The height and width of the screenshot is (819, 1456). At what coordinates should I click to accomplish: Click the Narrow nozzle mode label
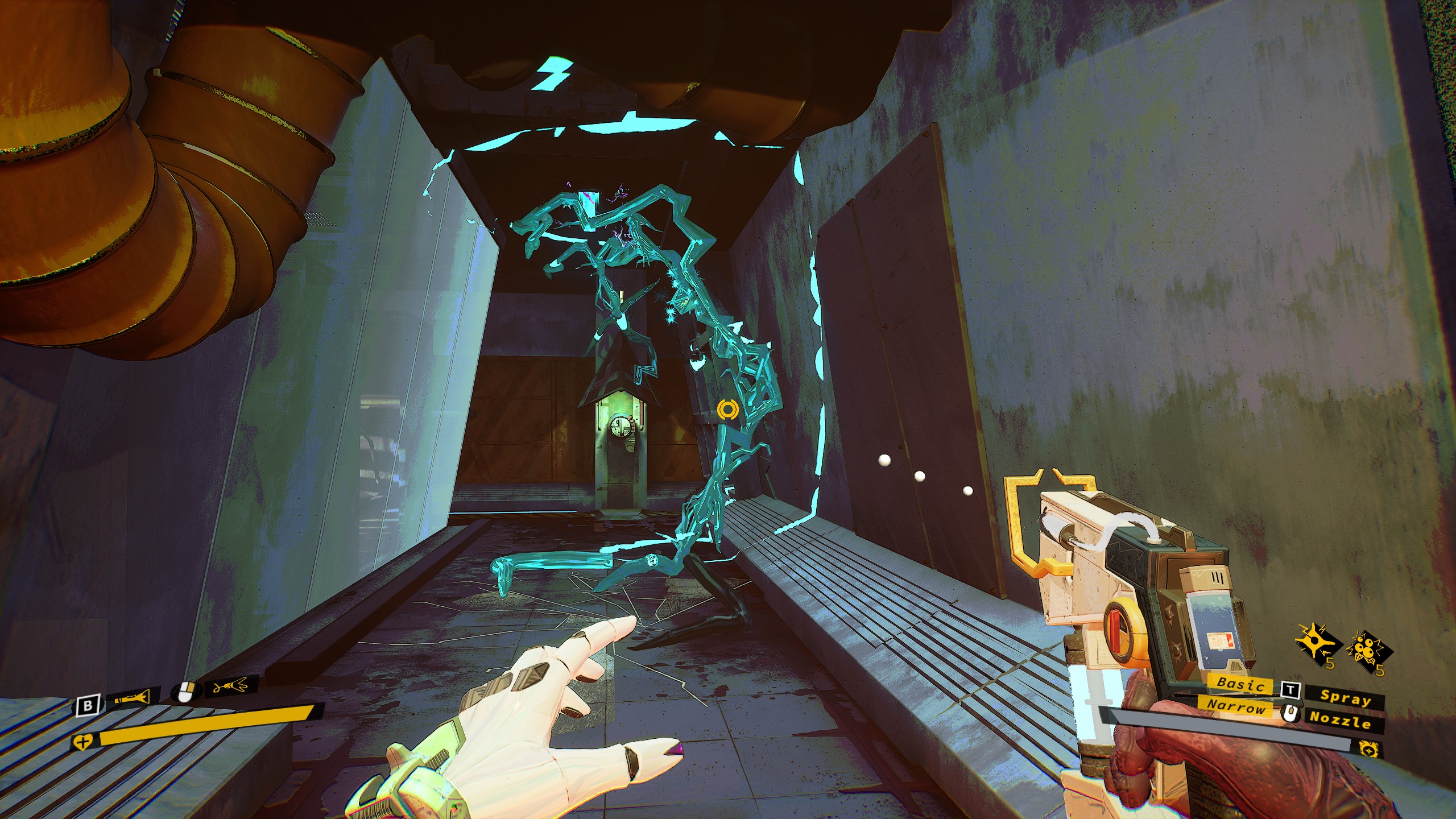point(1236,707)
